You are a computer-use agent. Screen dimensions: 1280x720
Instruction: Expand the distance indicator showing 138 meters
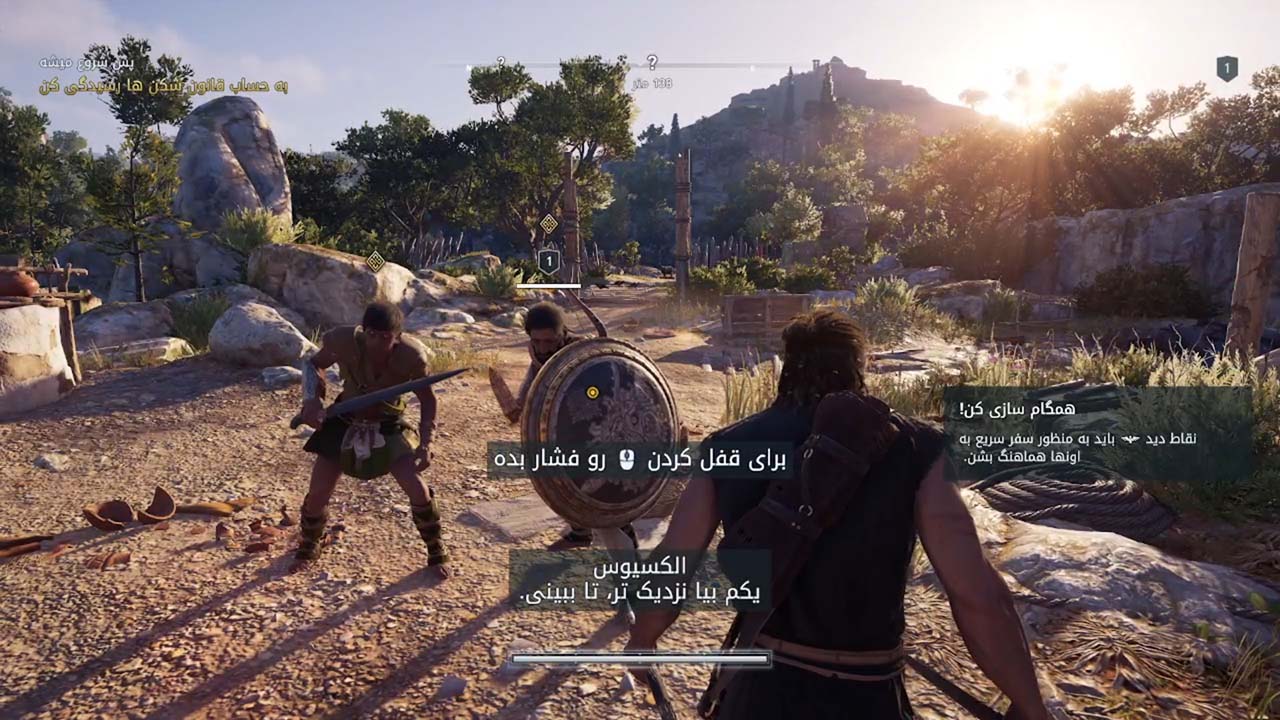[655, 82]
